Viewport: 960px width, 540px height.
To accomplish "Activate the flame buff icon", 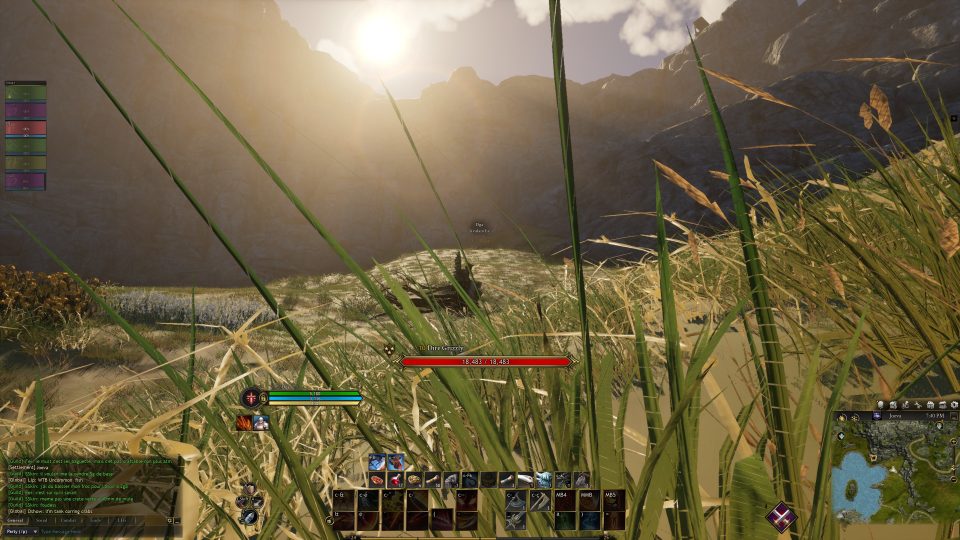I will pyautogui.click(x=244, y=423).
